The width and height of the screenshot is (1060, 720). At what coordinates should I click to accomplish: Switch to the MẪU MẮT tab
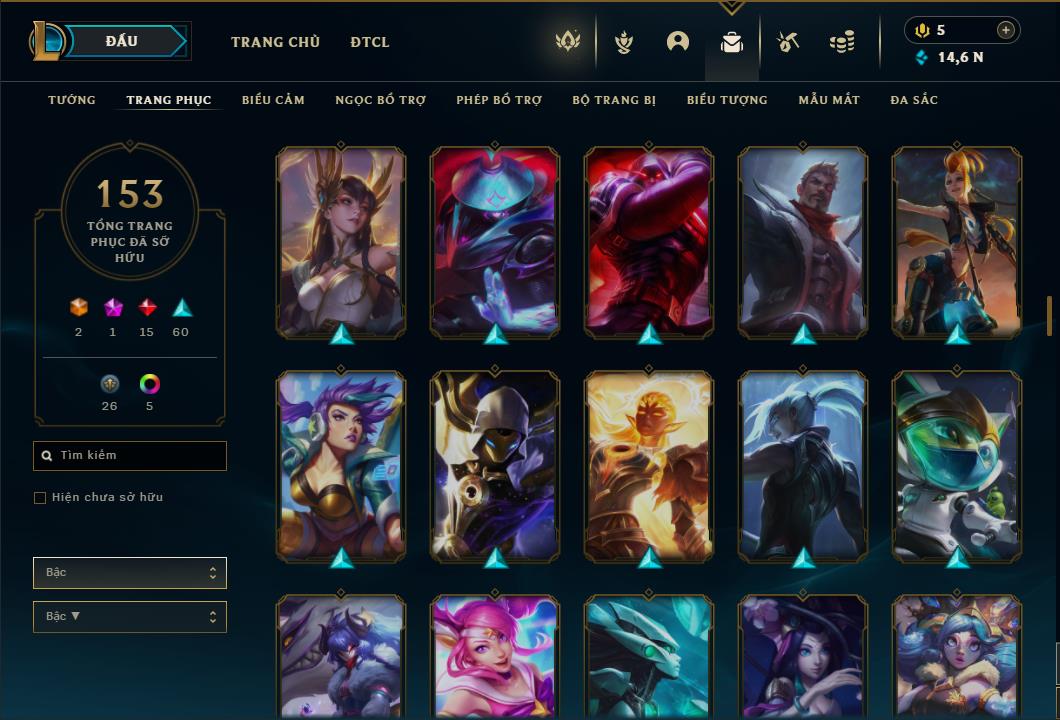[x=829, y=100]
